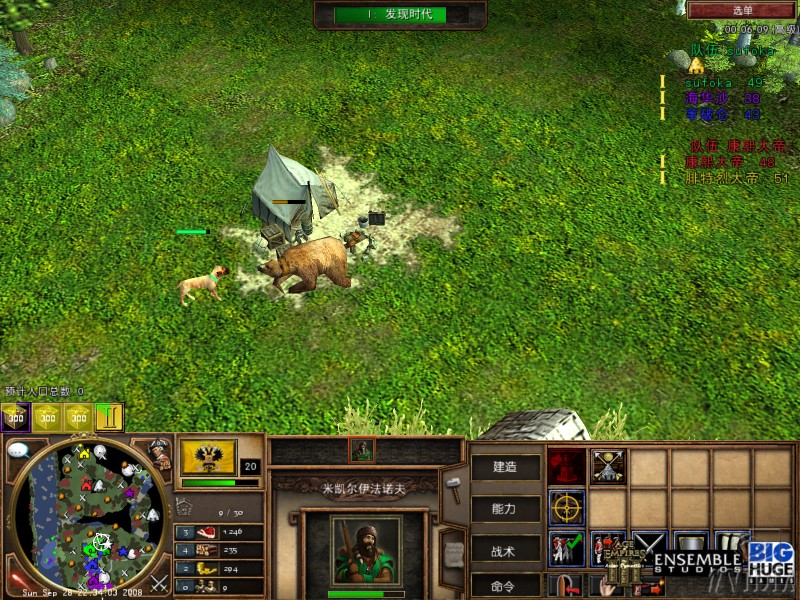Open the chat speech bubble icon
800x600 pixels.
[18, 451]
